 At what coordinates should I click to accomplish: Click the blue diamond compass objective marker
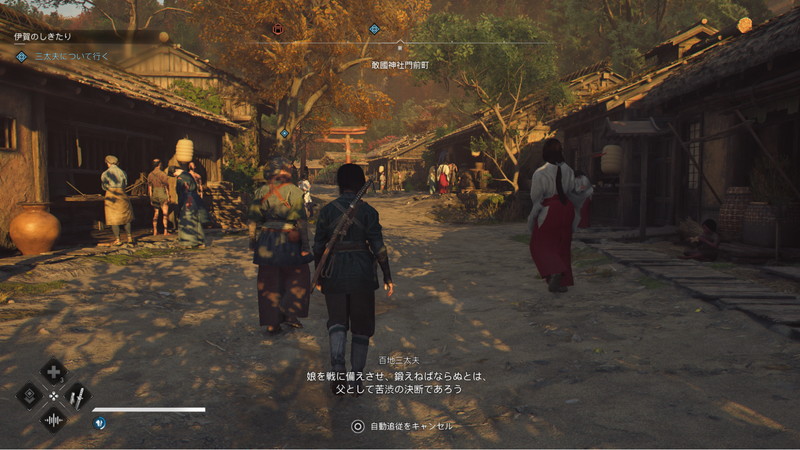point(374,29)
